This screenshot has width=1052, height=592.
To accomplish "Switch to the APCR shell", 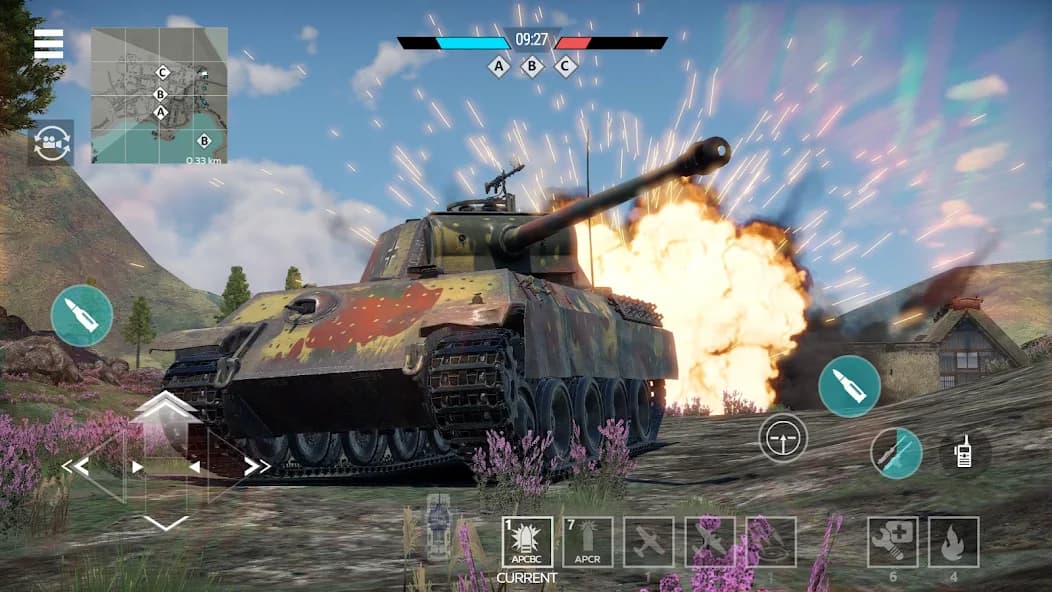I will (588, 542).
